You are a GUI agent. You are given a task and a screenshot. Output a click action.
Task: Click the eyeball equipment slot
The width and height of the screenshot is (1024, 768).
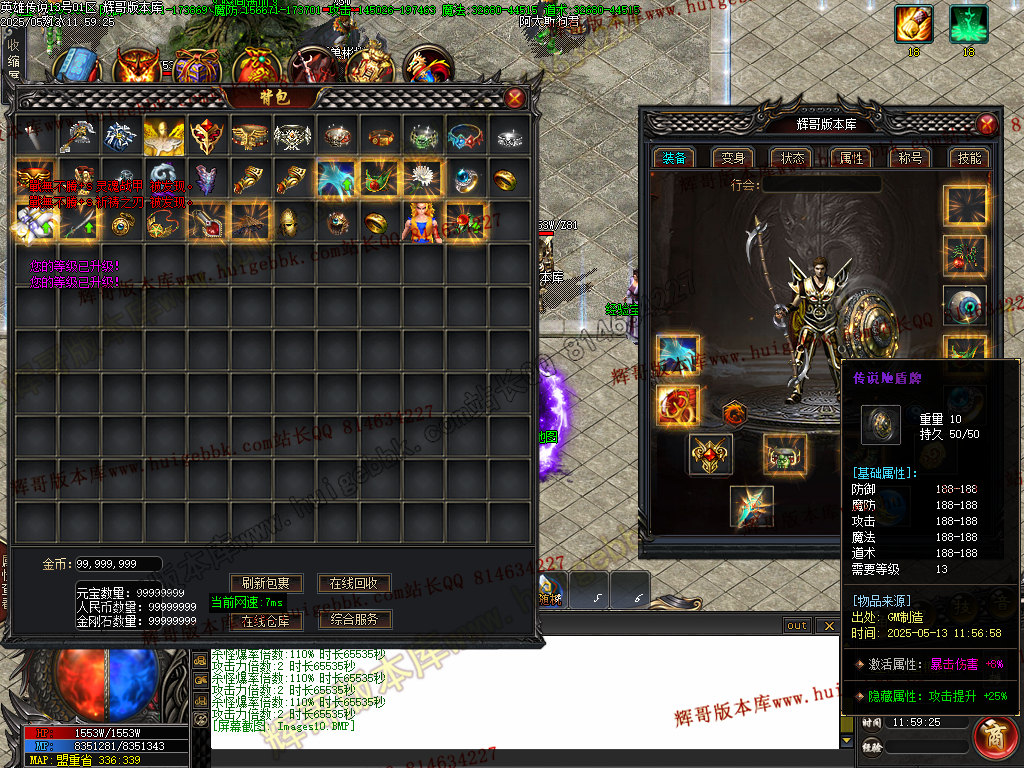click(965, 307)
